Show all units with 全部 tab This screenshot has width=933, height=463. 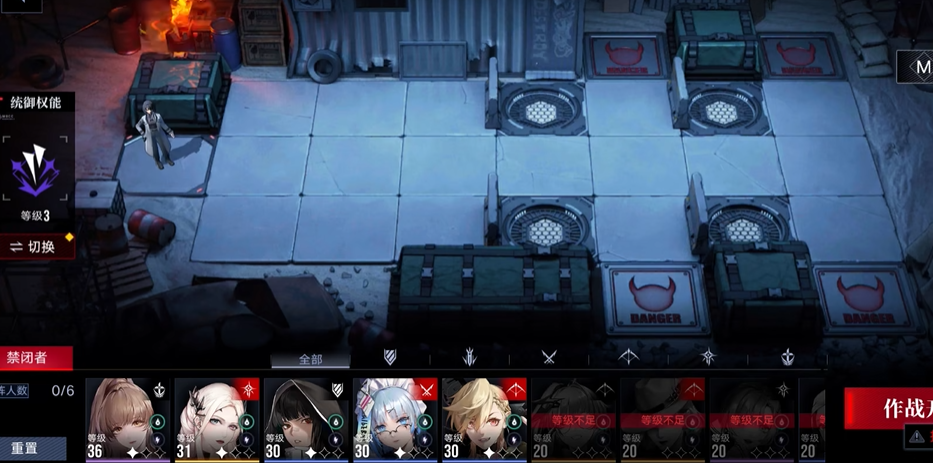tap(310, 359)
